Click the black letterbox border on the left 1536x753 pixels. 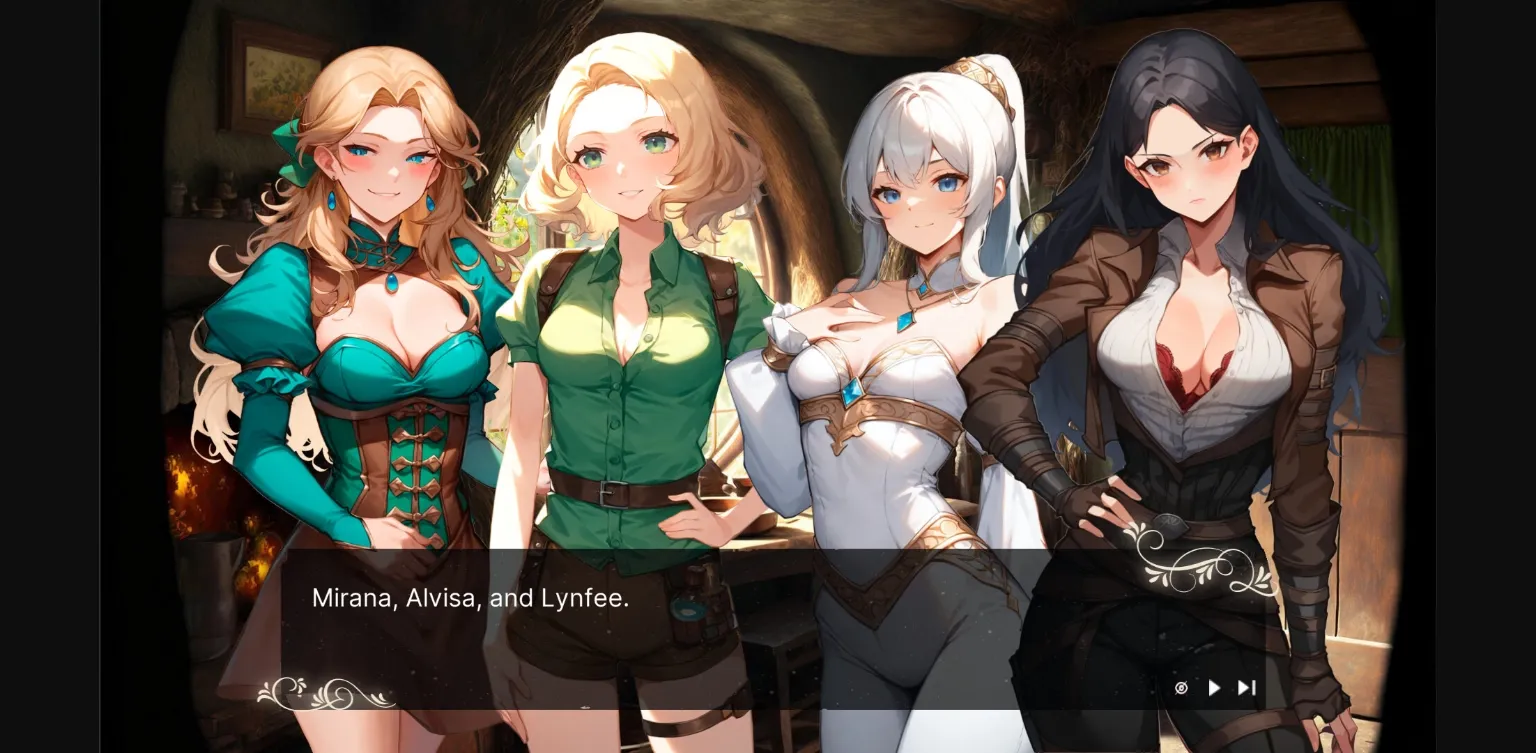(x=50, y=376)
